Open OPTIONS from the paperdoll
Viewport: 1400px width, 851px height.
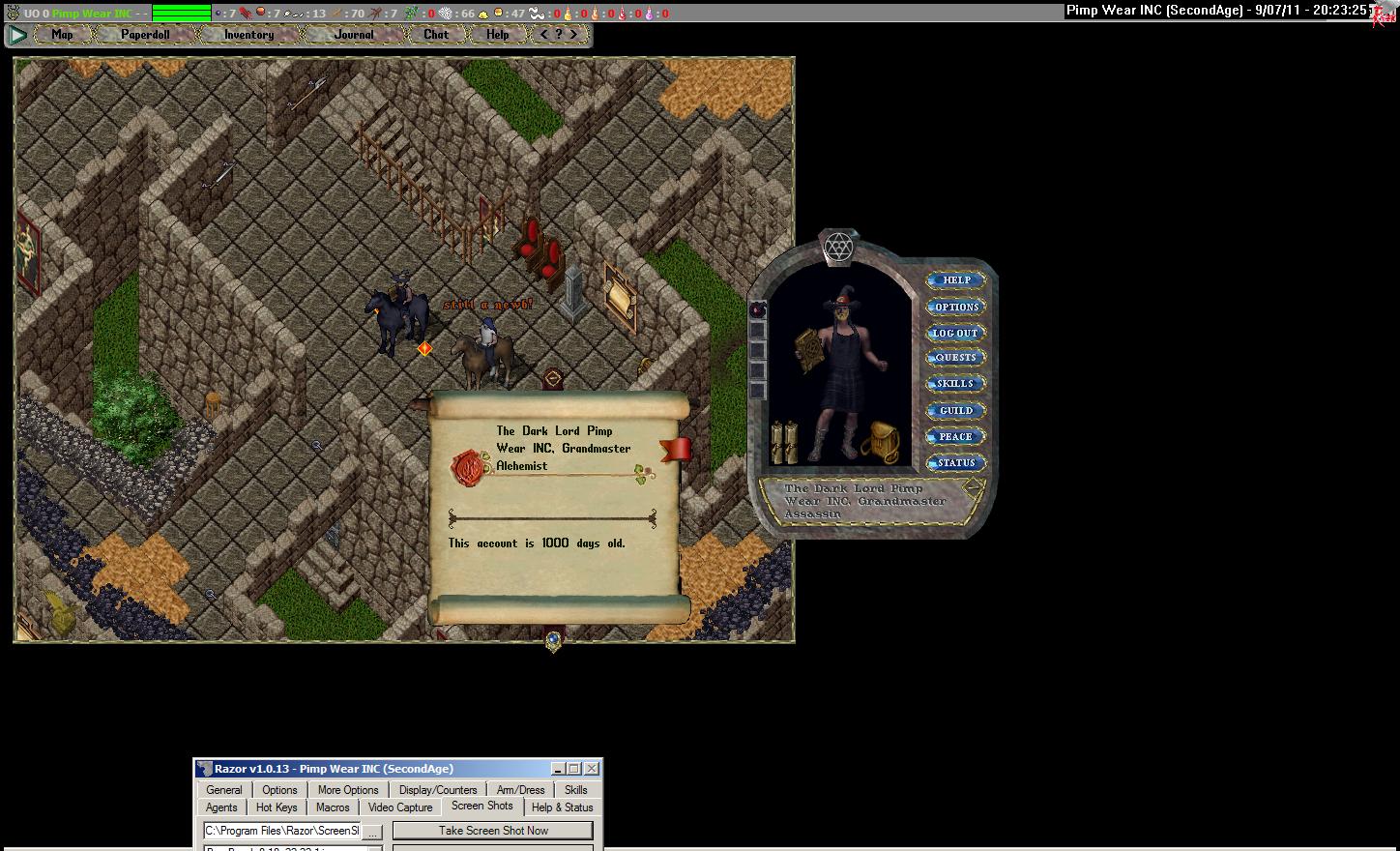(956, 307)
